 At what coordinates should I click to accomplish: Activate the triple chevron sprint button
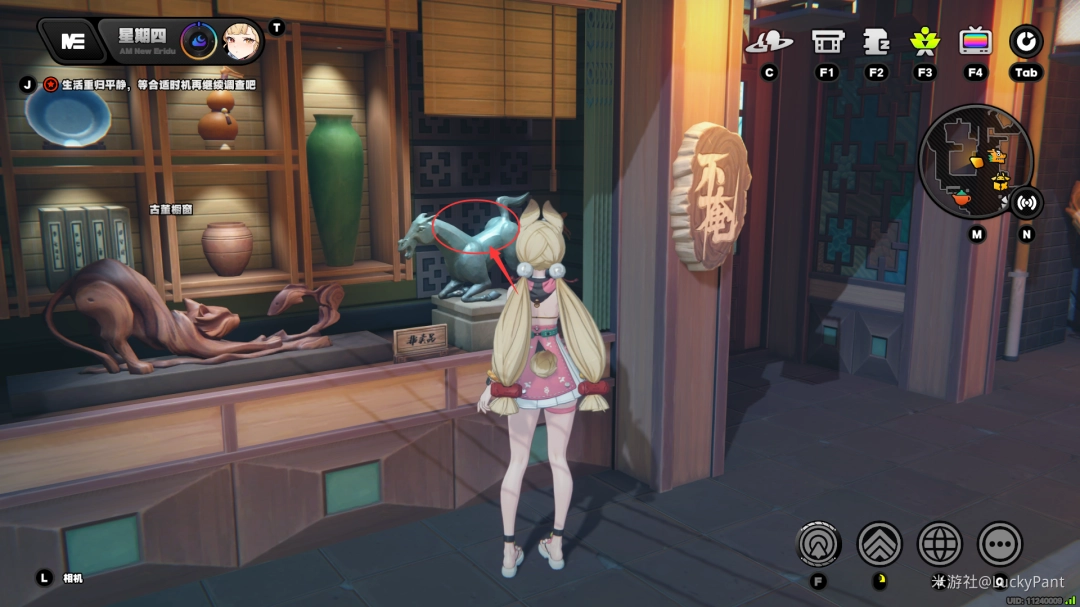click(879, 544)
